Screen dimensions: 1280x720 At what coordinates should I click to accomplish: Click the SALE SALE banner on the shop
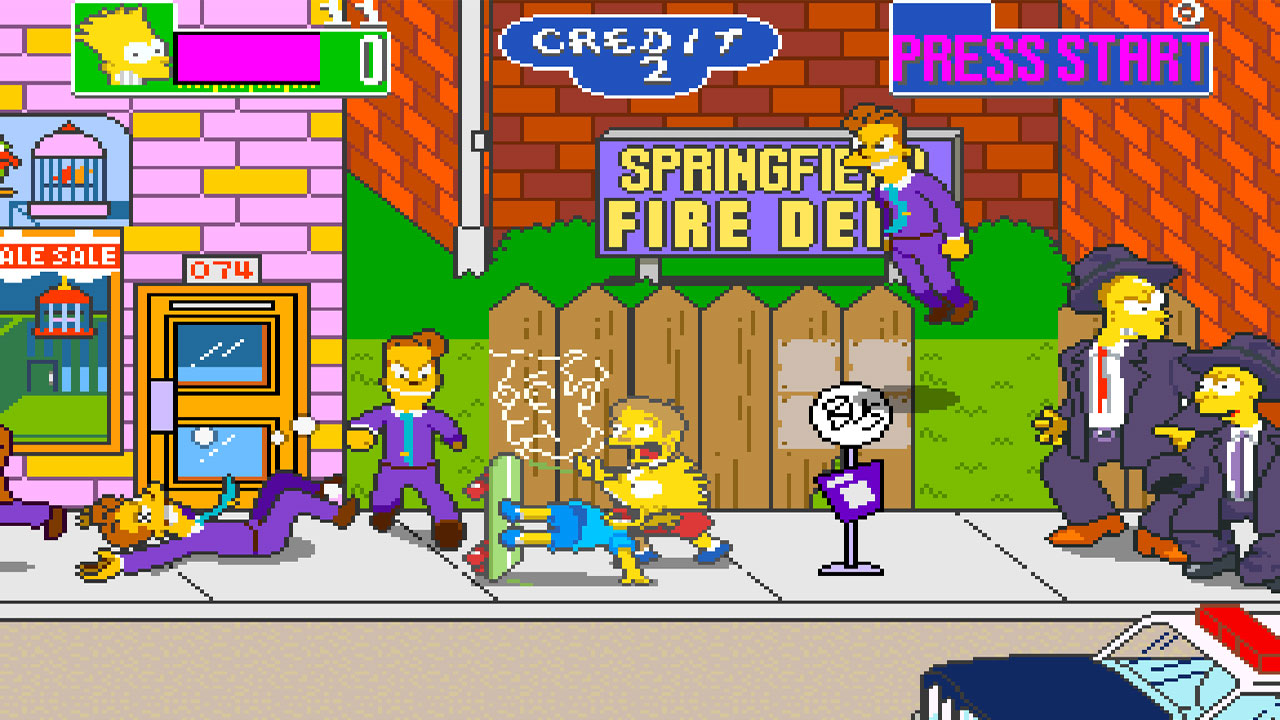point(55,257)
